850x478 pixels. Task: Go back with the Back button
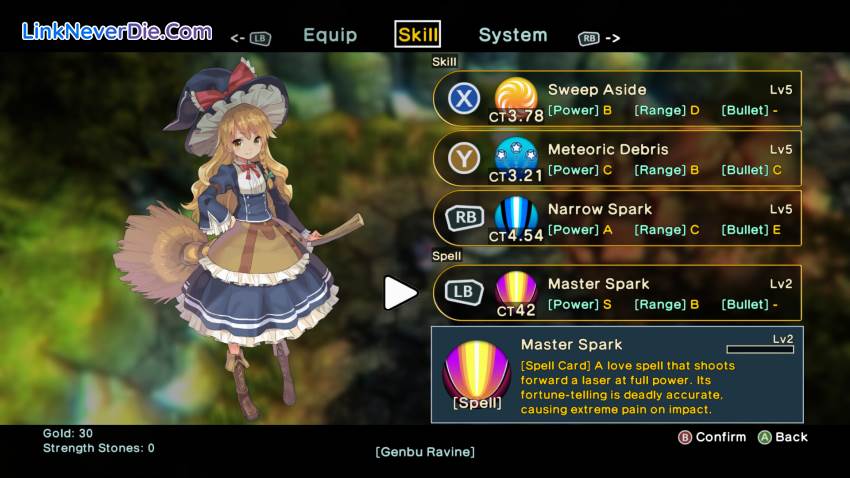coord(783,437)
